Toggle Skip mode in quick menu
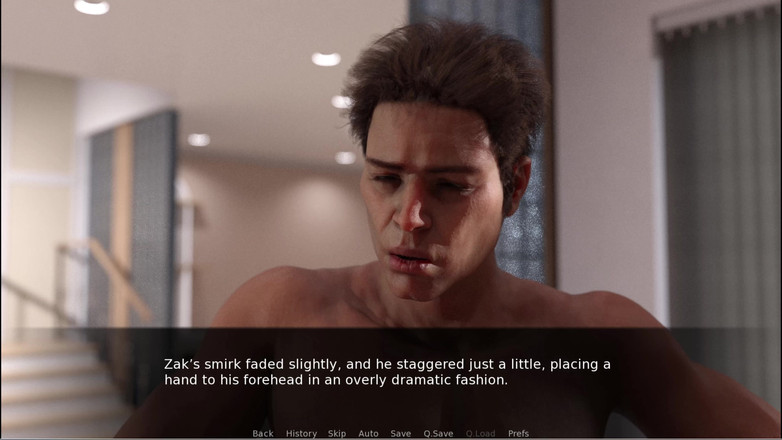 (337, 433)
